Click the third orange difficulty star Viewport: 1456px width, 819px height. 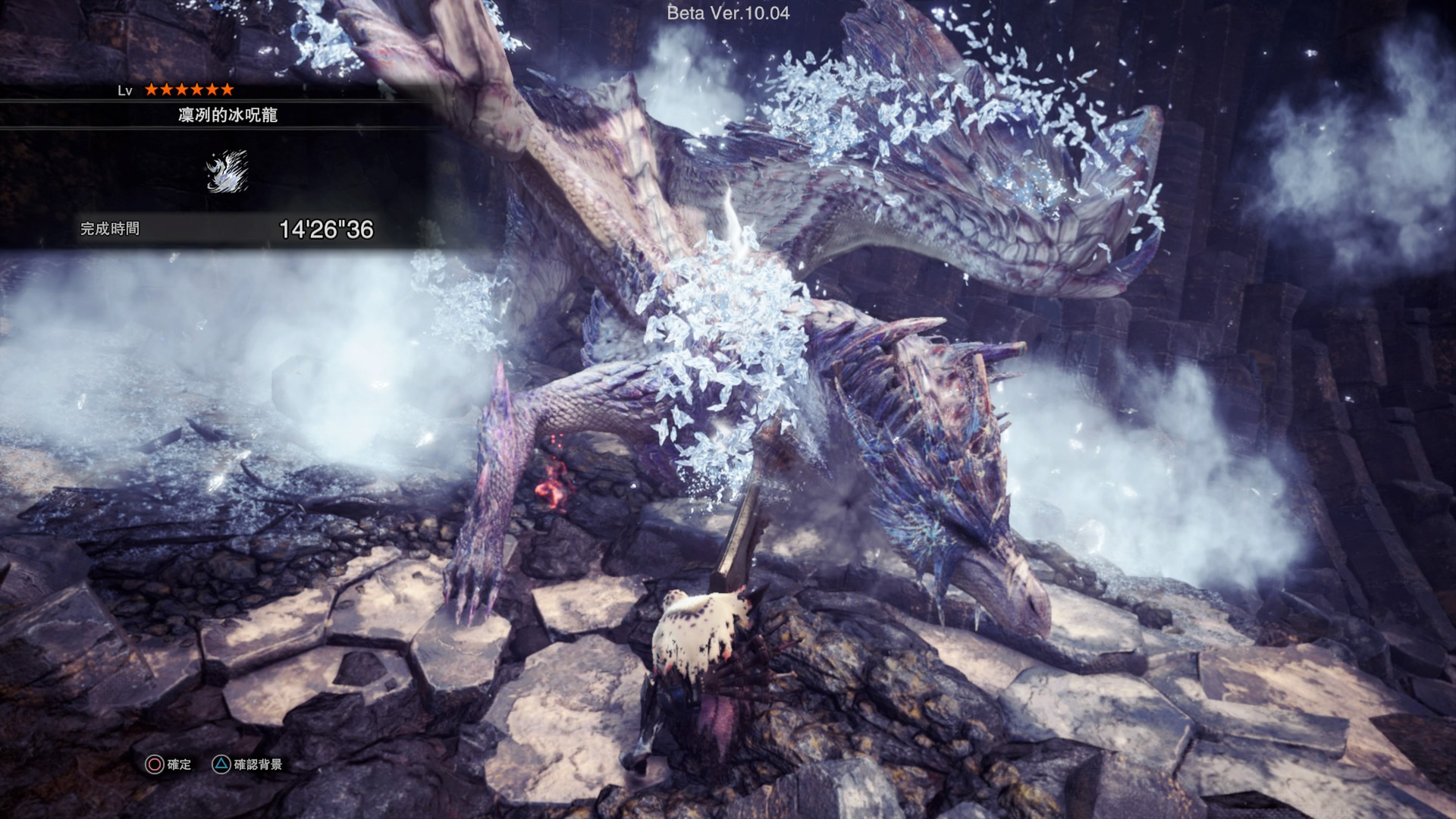click(183, 89)
